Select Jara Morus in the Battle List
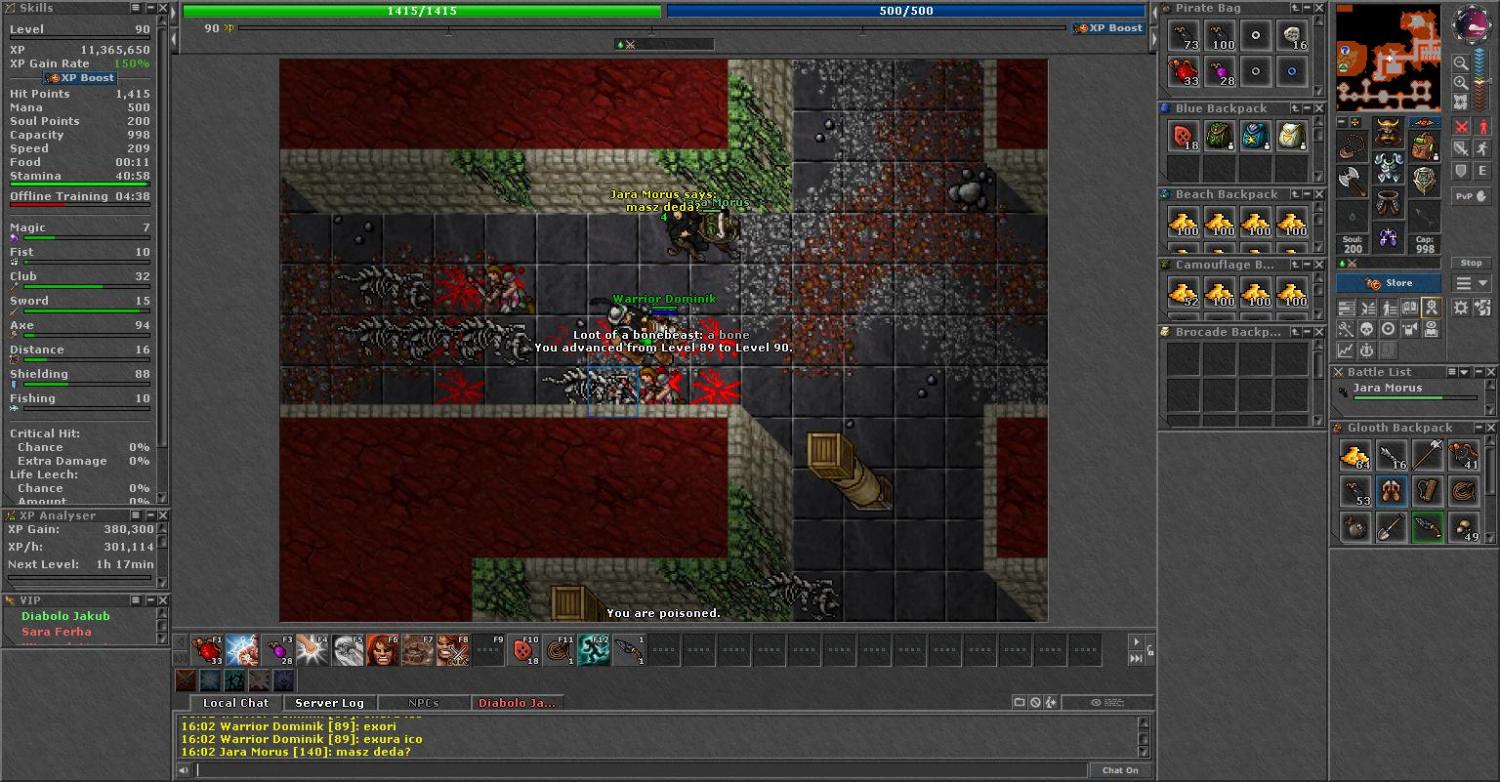 [1387, 388]
